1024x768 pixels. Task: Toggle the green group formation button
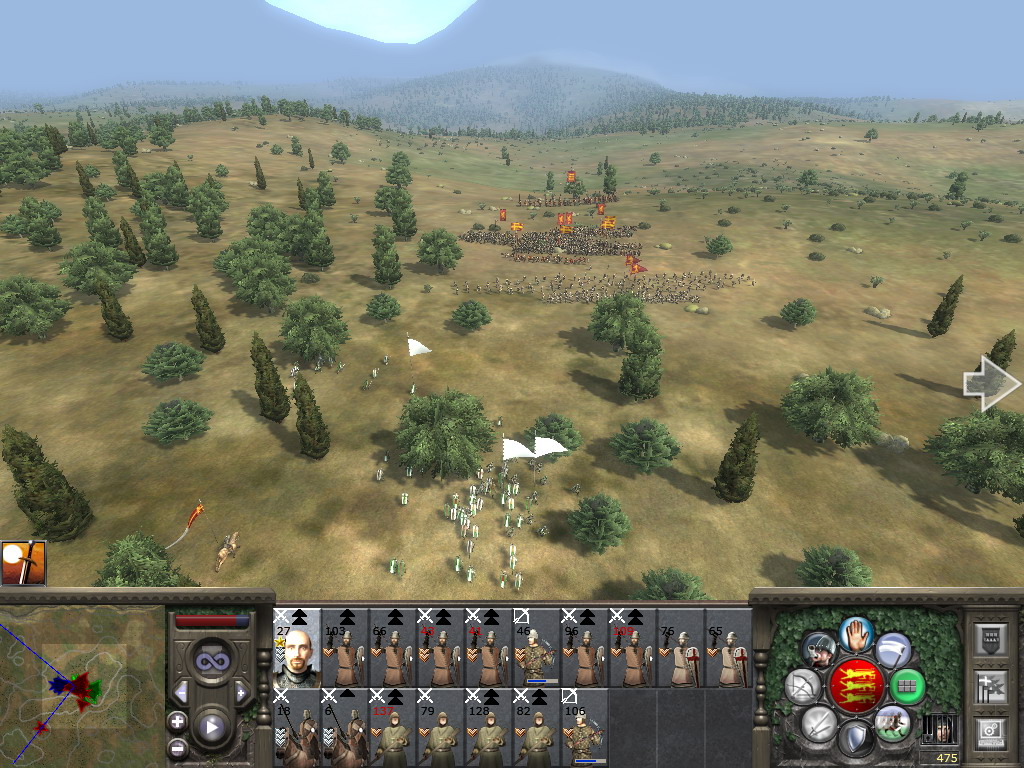point(907,687)
